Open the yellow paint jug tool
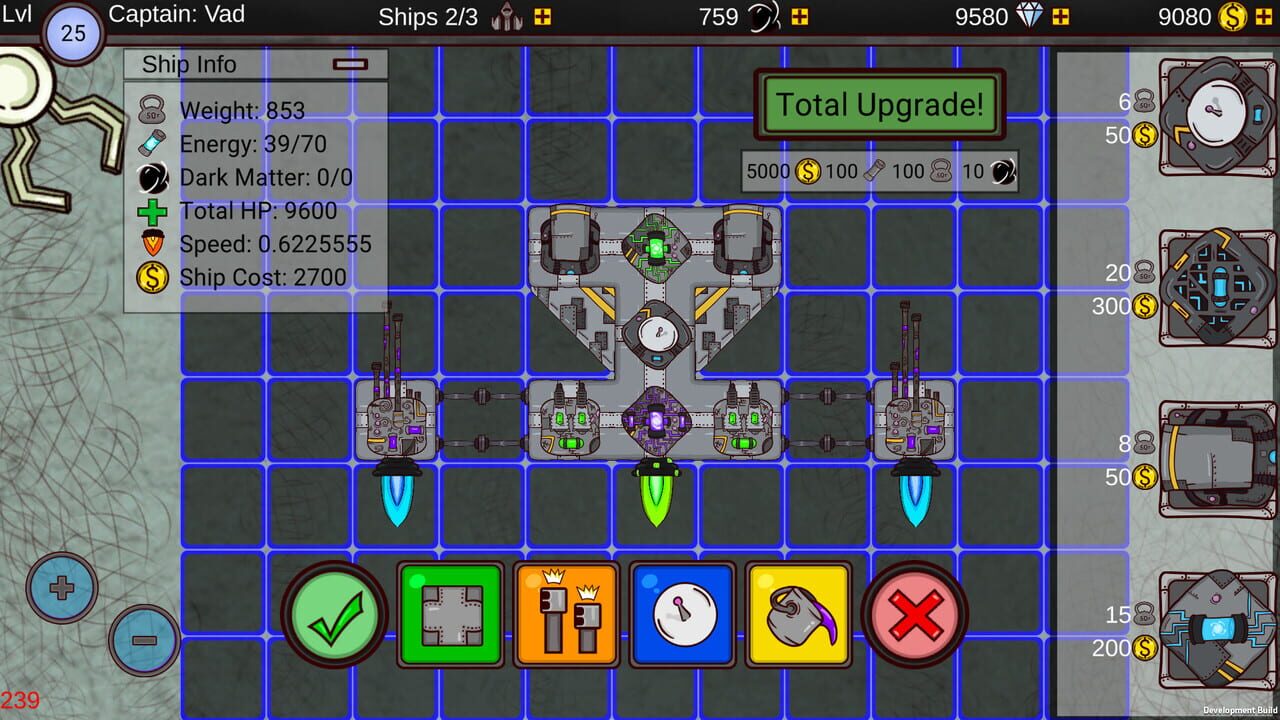Viewport: 1280px width, 720px height. pos(798,614)
